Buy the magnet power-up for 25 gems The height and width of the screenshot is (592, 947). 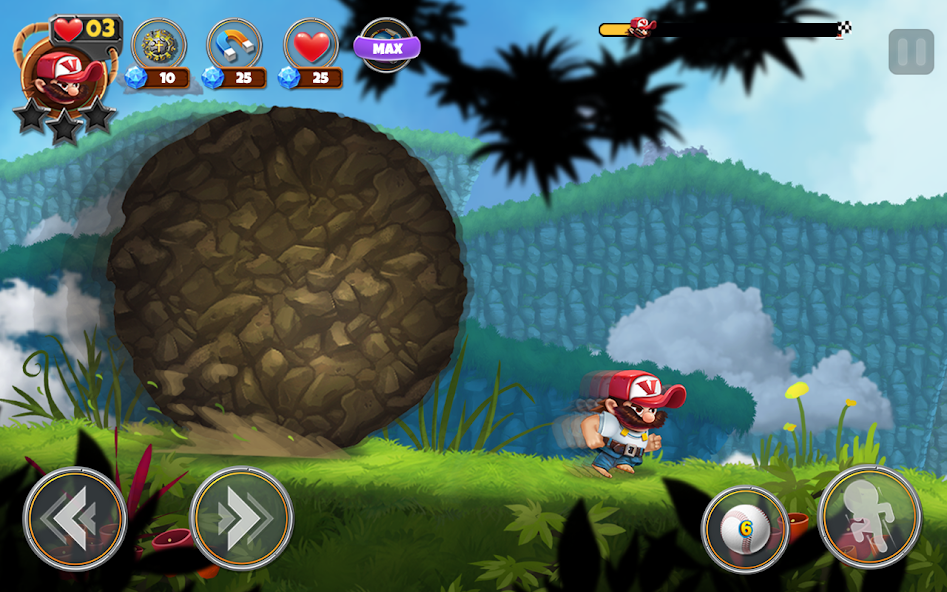[x=234, y=45]
